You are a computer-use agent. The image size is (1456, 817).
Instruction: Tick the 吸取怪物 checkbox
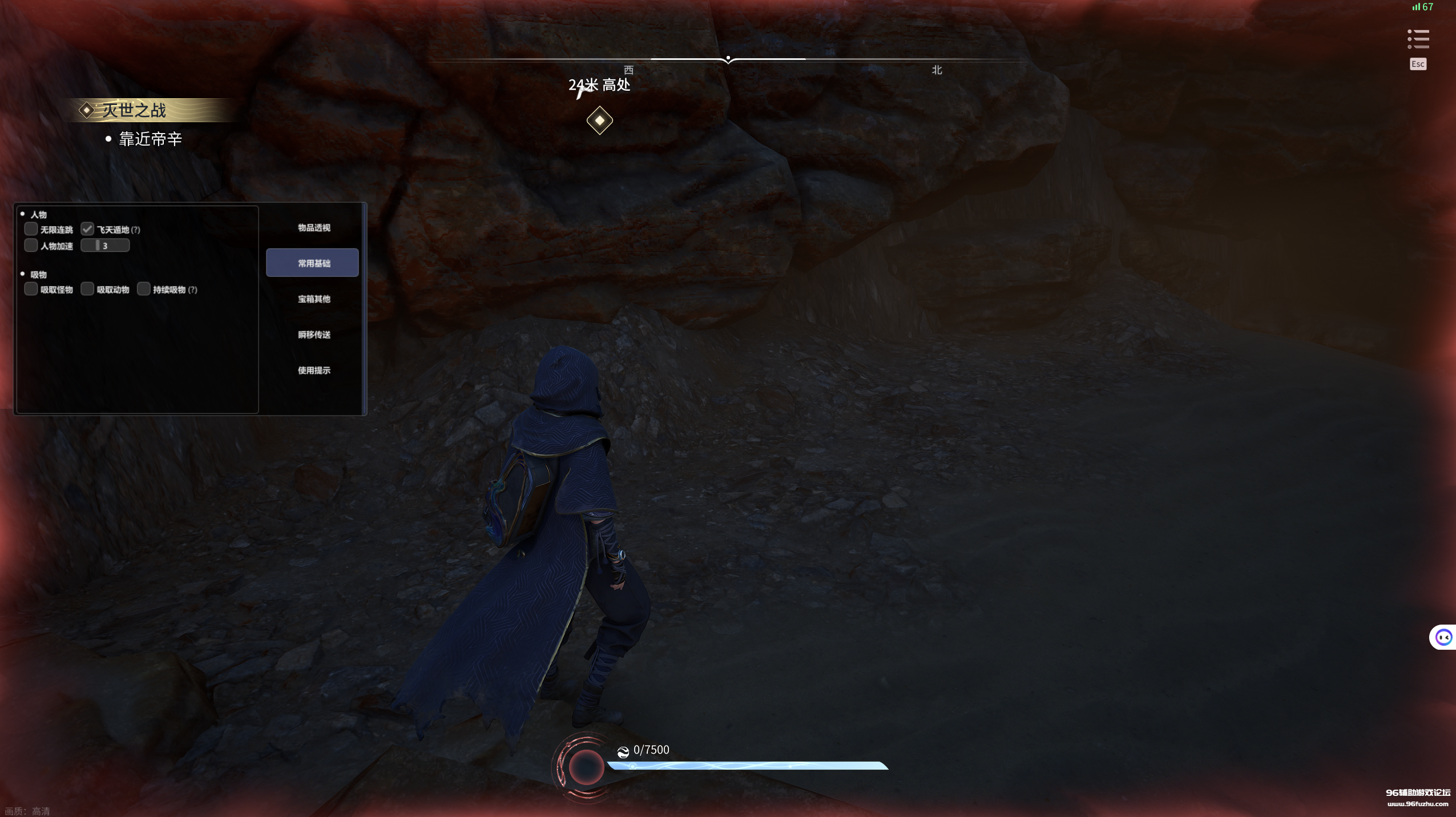(31, 289)
